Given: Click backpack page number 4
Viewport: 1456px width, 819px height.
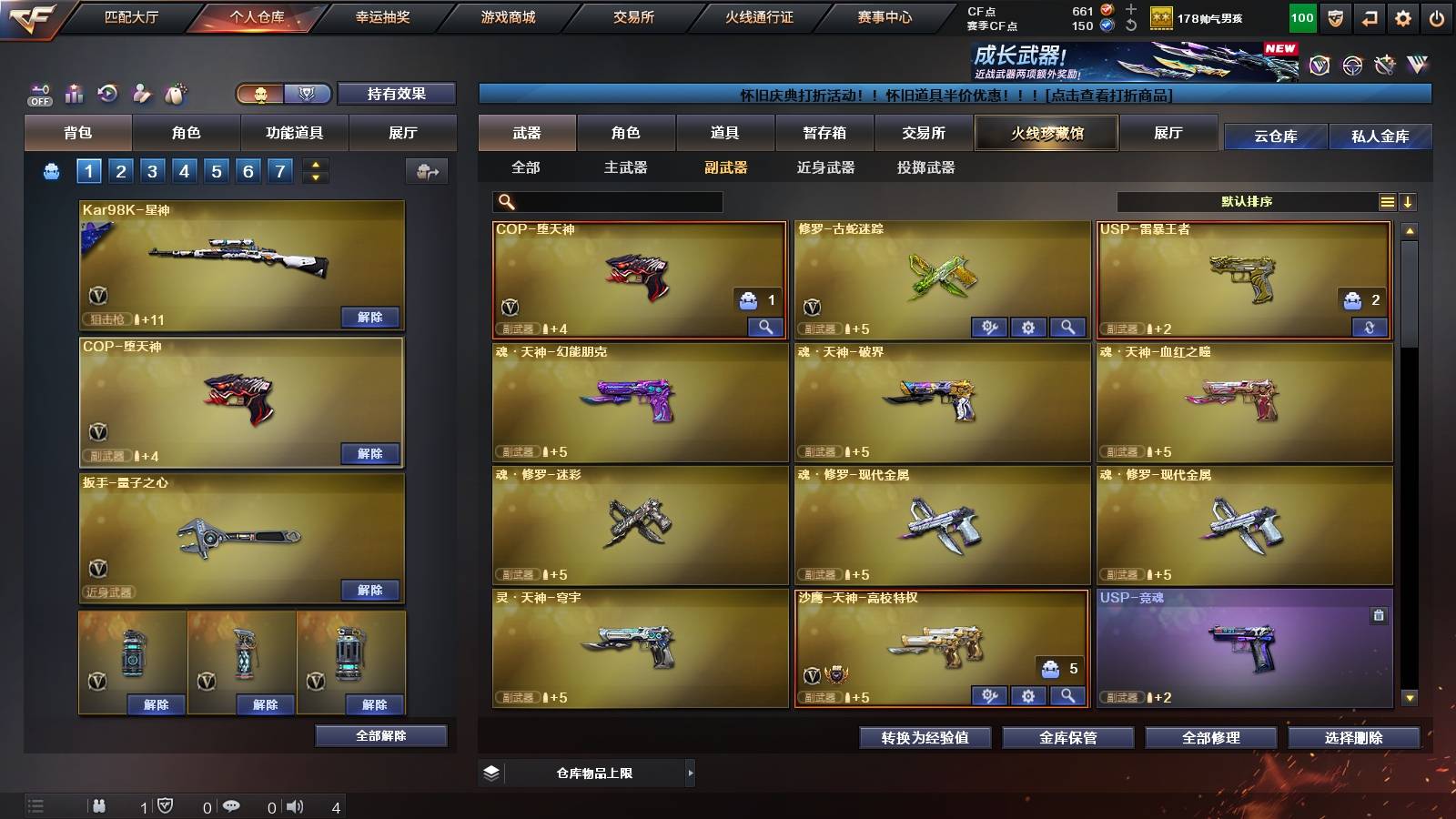Looking at the screenshot, I should 186,170.
